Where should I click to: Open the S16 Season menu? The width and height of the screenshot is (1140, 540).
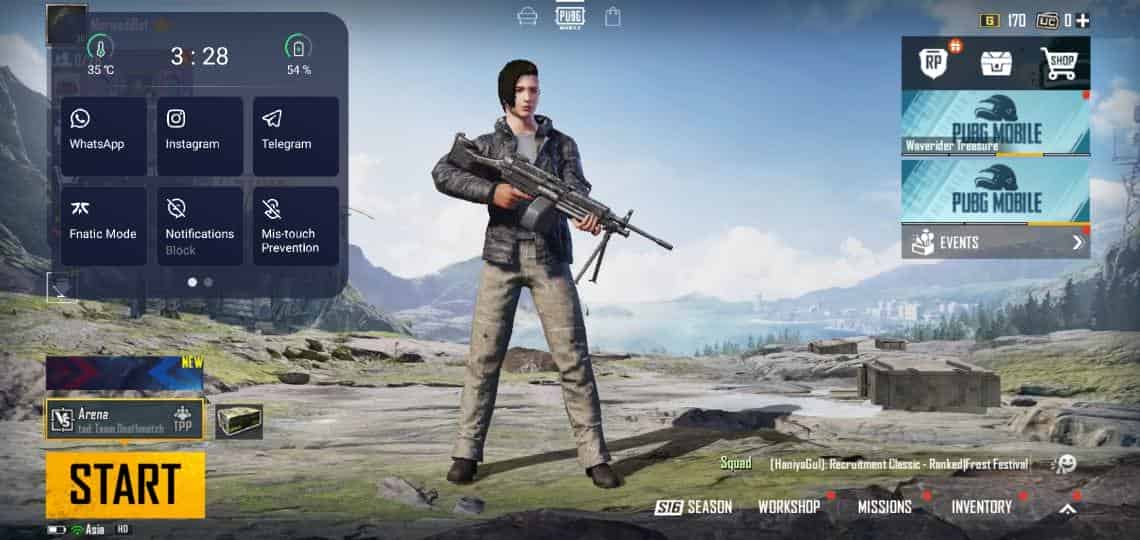pyautogui.click(x=694, y=507)
